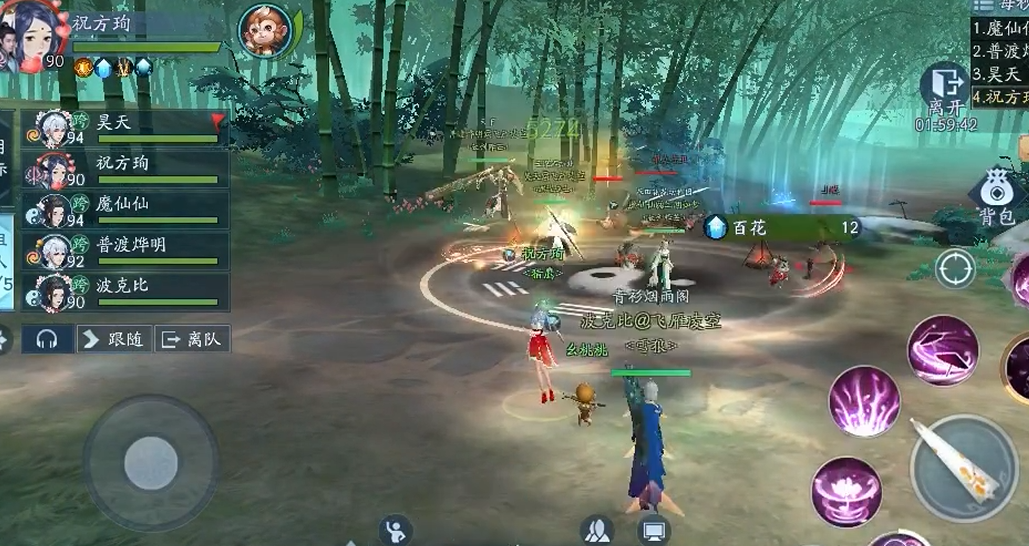Use the main feather-fan attack button
This screenshot has height=546, width=1029.
[x=965, y=468]
